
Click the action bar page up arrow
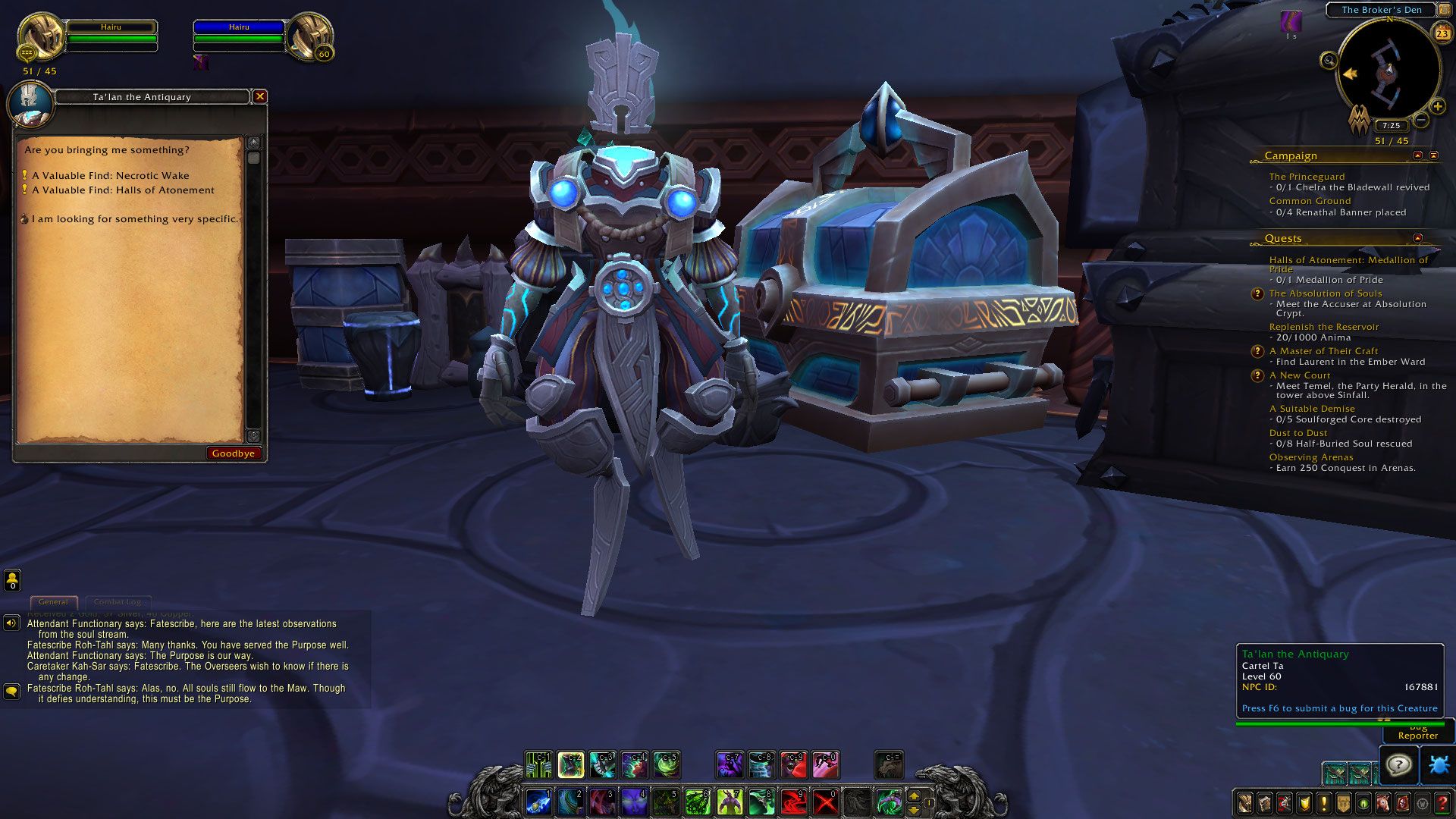[x=914, y=795]
